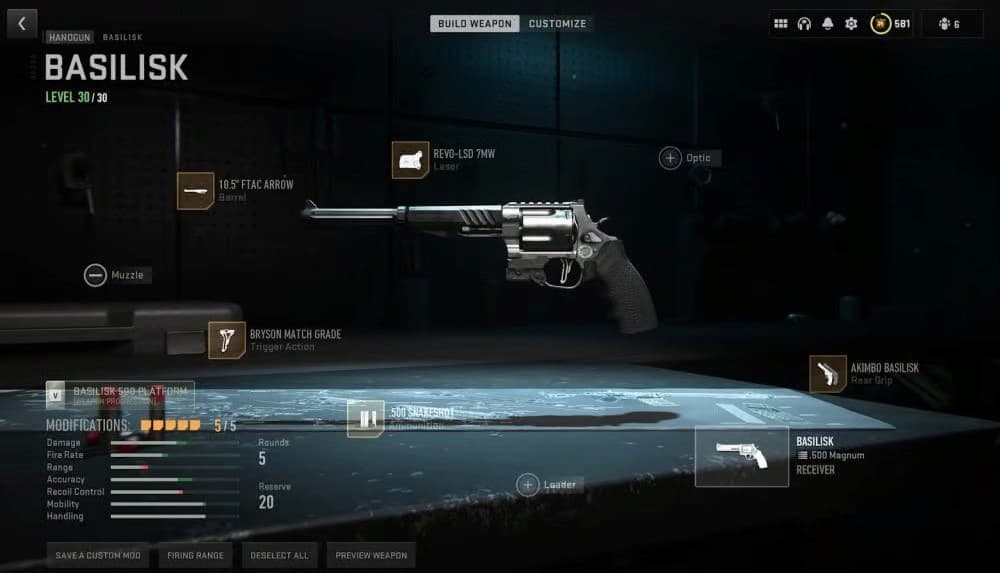
Task: Switch to the Build Weapon tab
Action: click(x=475, y=23)
